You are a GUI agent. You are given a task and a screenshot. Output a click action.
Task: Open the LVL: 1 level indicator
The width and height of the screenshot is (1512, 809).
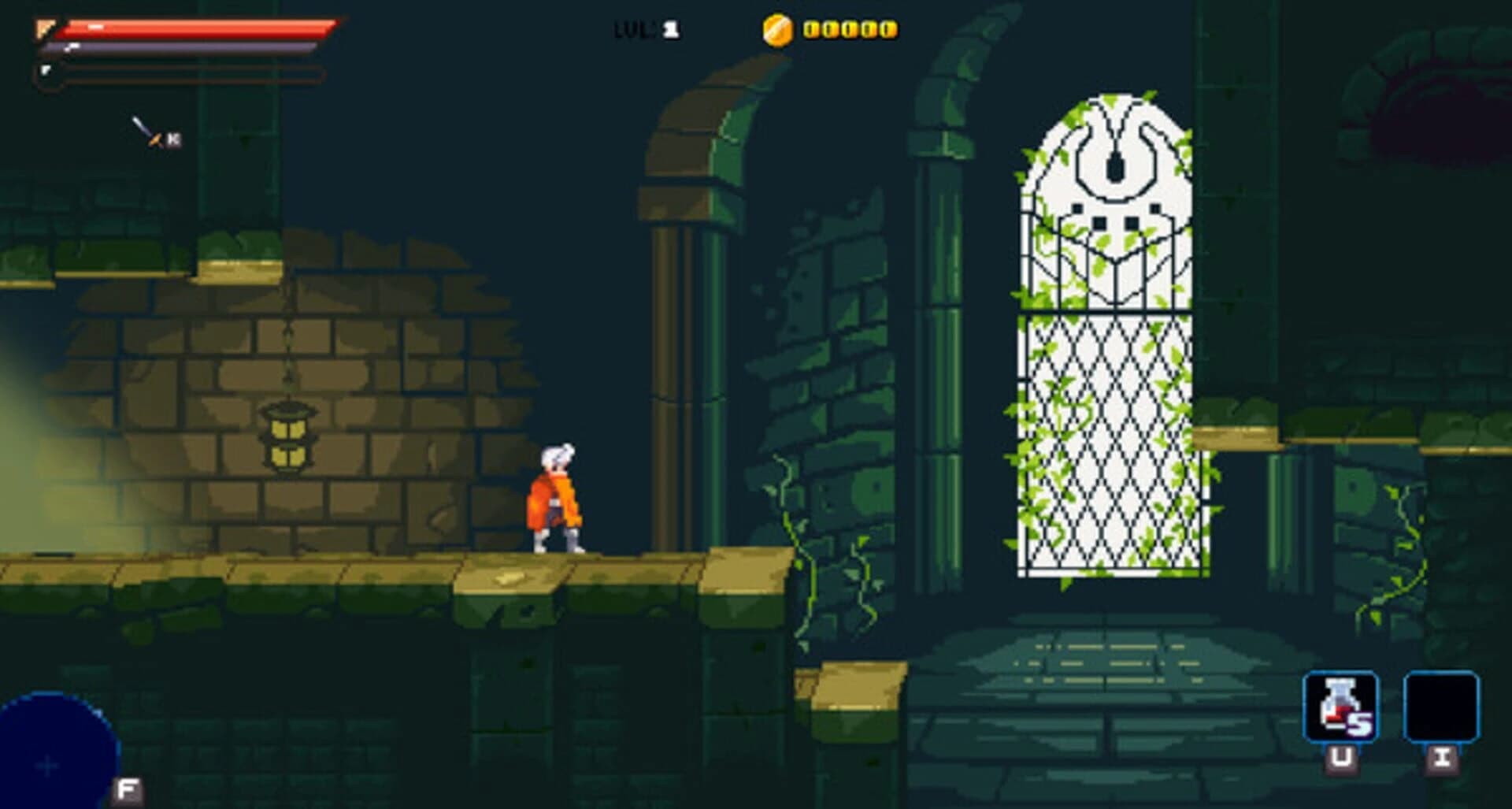coord(644,31)
